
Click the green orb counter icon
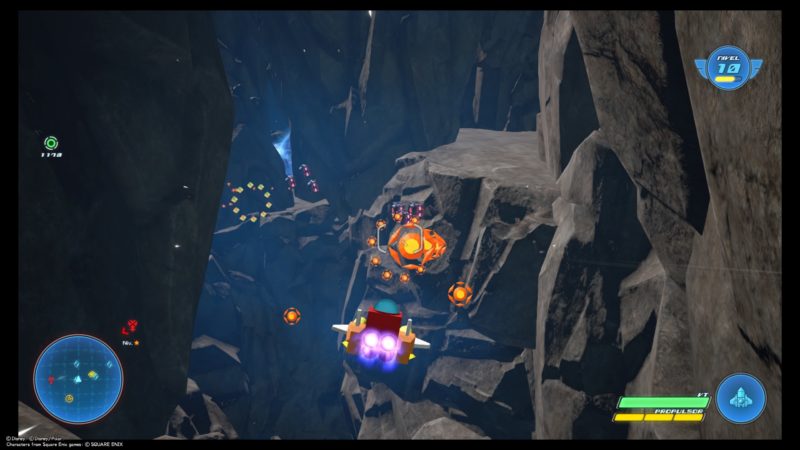[x=51, y=143]
